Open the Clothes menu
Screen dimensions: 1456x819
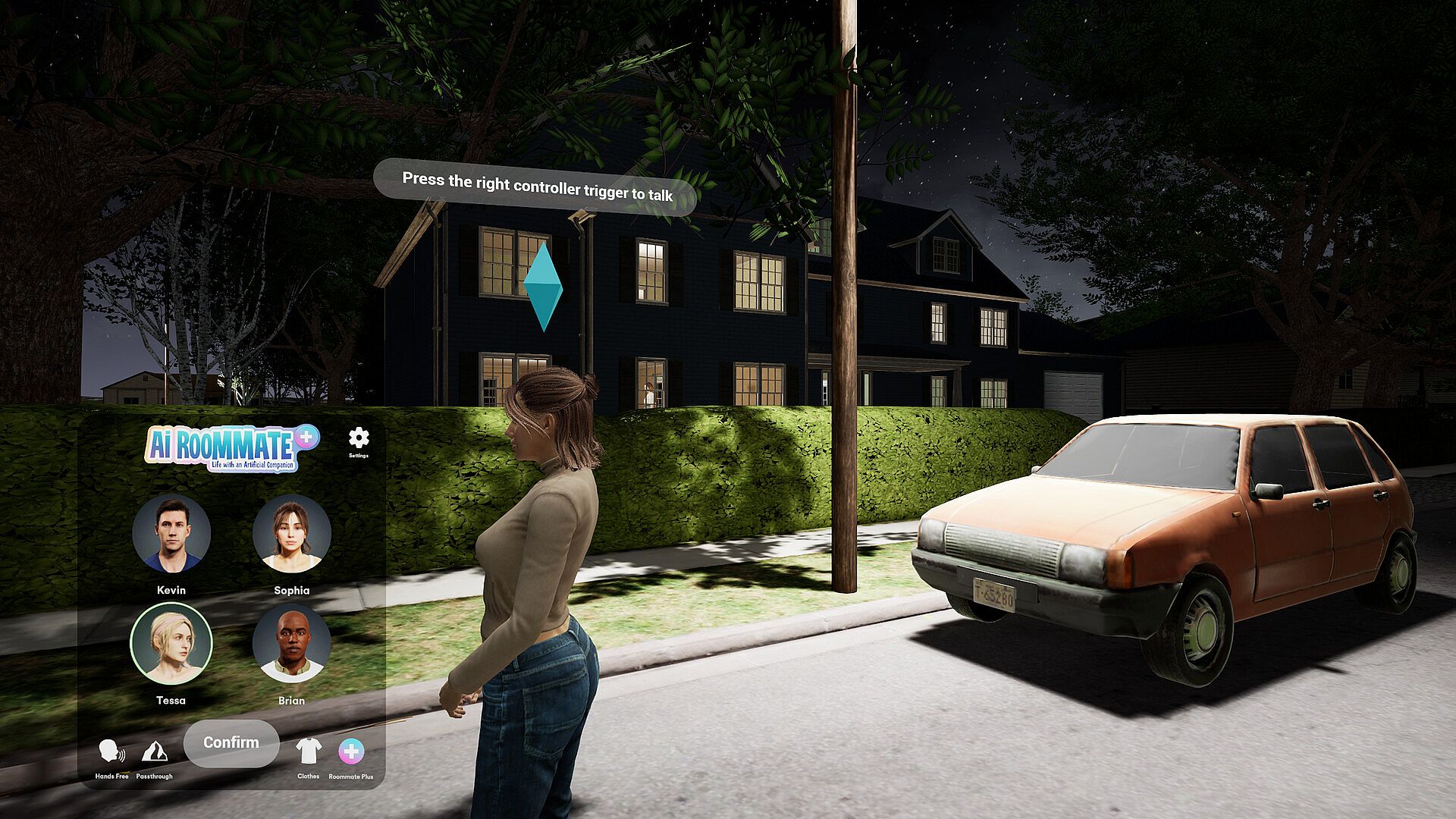tap(309, 752)
